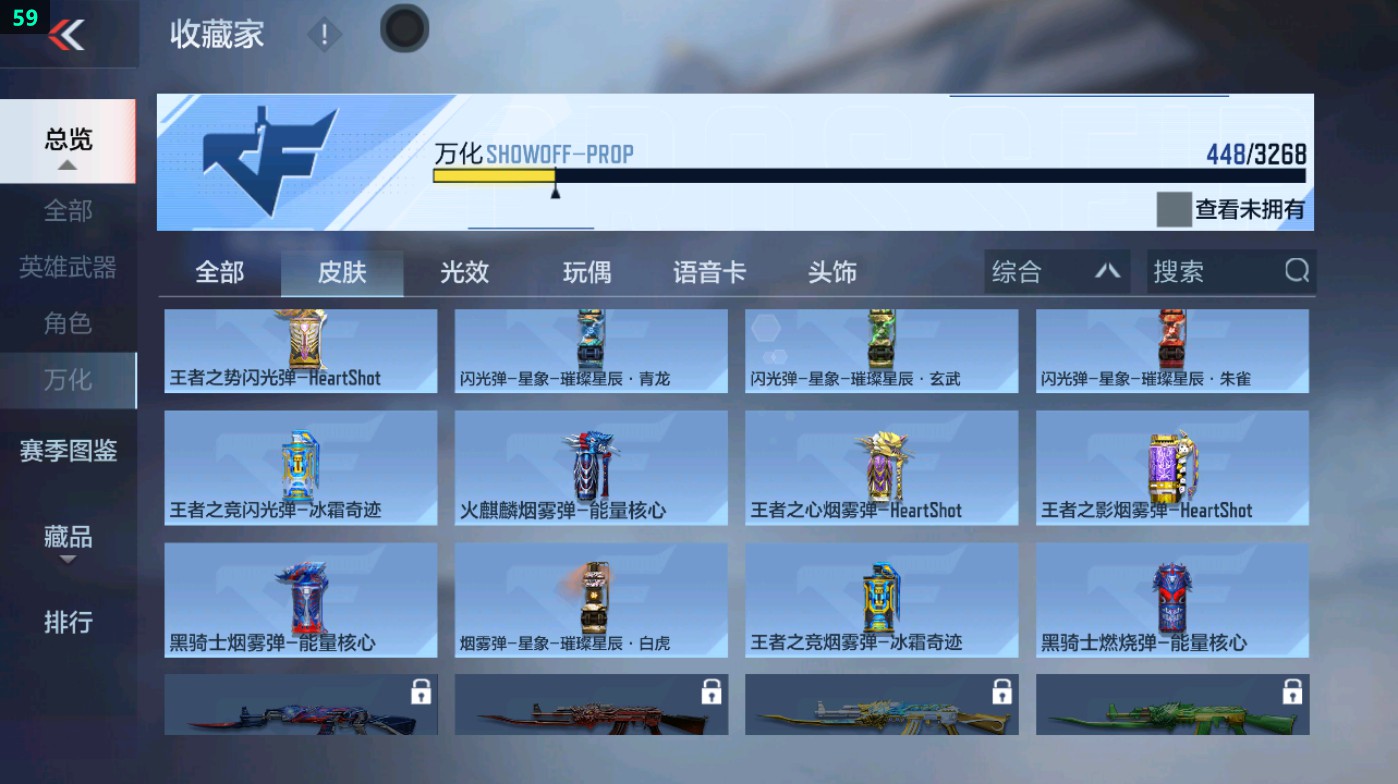Open 赛季图鉴 from the sidebar
This screenshot has width=1398, height=784.
coord(66,452)
